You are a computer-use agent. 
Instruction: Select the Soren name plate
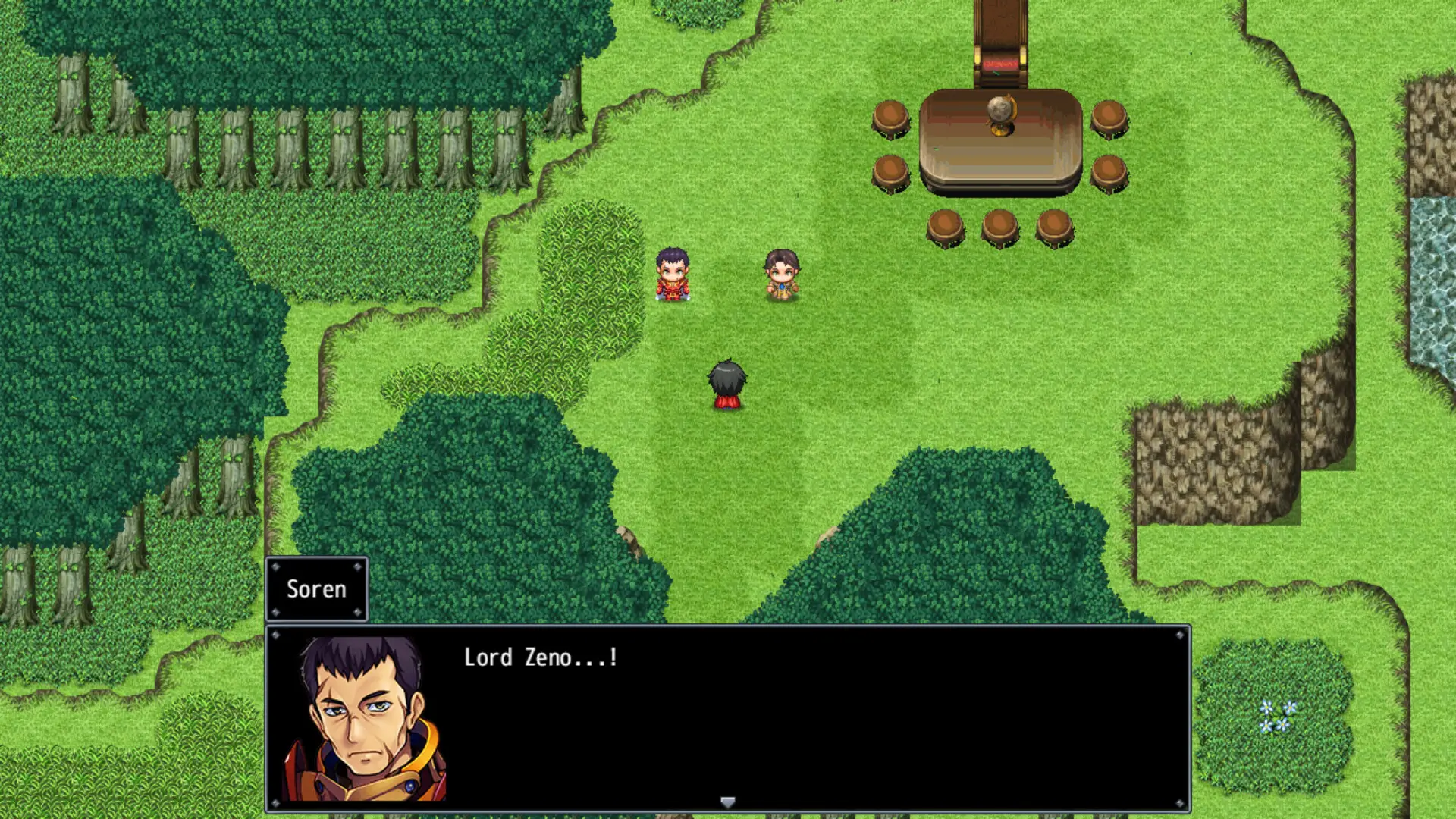(317, 589)
